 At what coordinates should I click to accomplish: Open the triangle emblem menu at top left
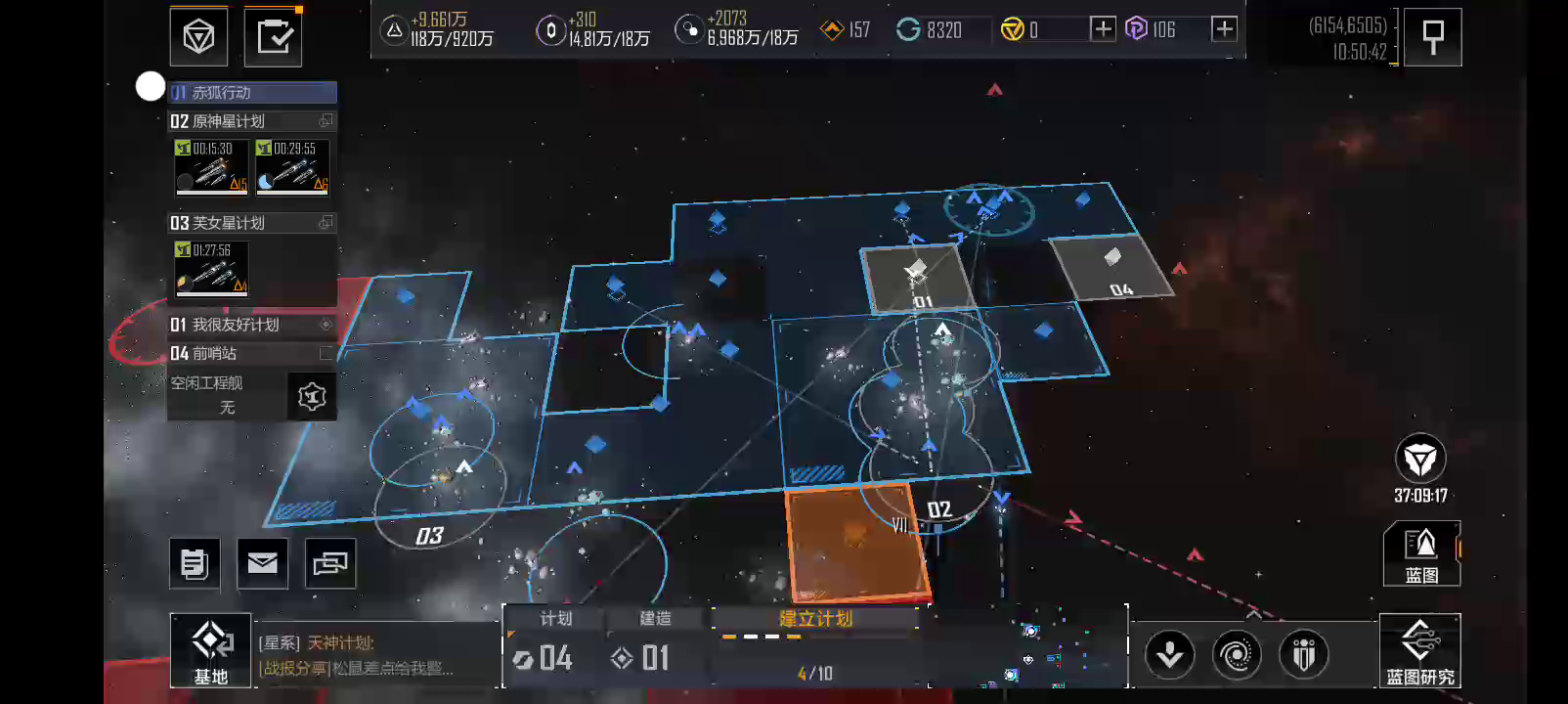coord(198,37)
